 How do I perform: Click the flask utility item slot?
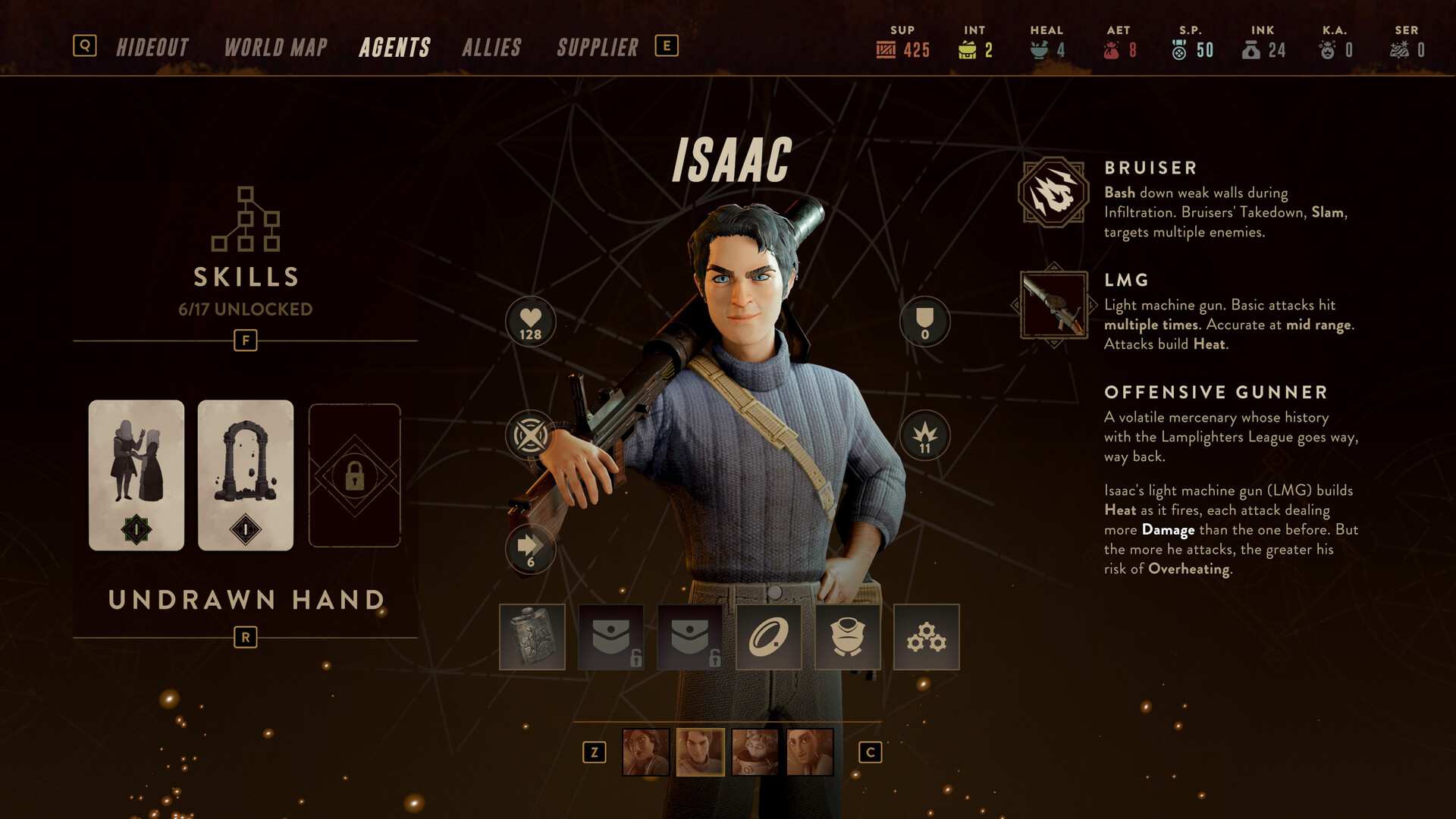coord(532,637)
